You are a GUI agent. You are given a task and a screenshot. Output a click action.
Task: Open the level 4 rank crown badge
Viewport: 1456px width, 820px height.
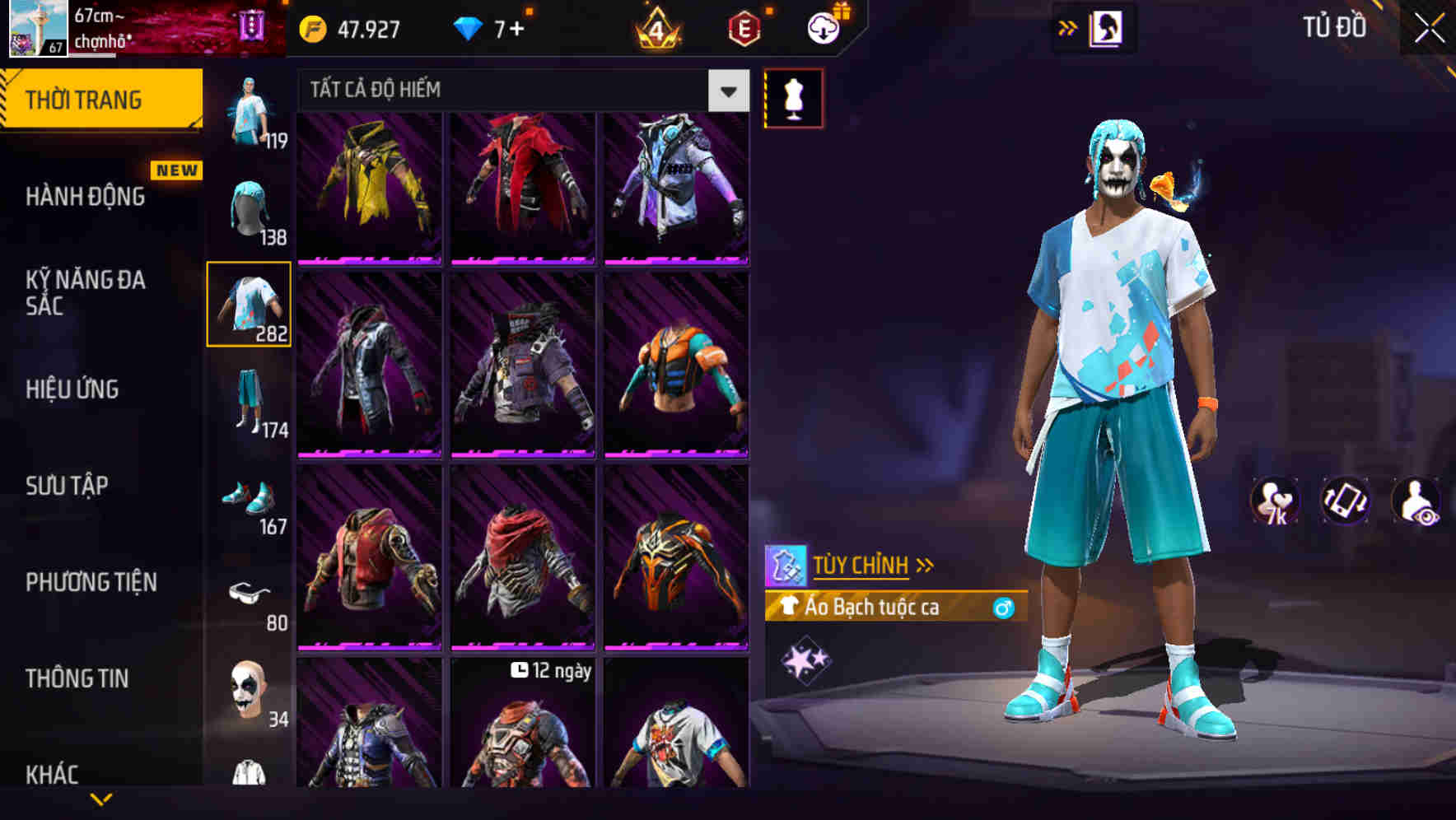tap(656, 27)
